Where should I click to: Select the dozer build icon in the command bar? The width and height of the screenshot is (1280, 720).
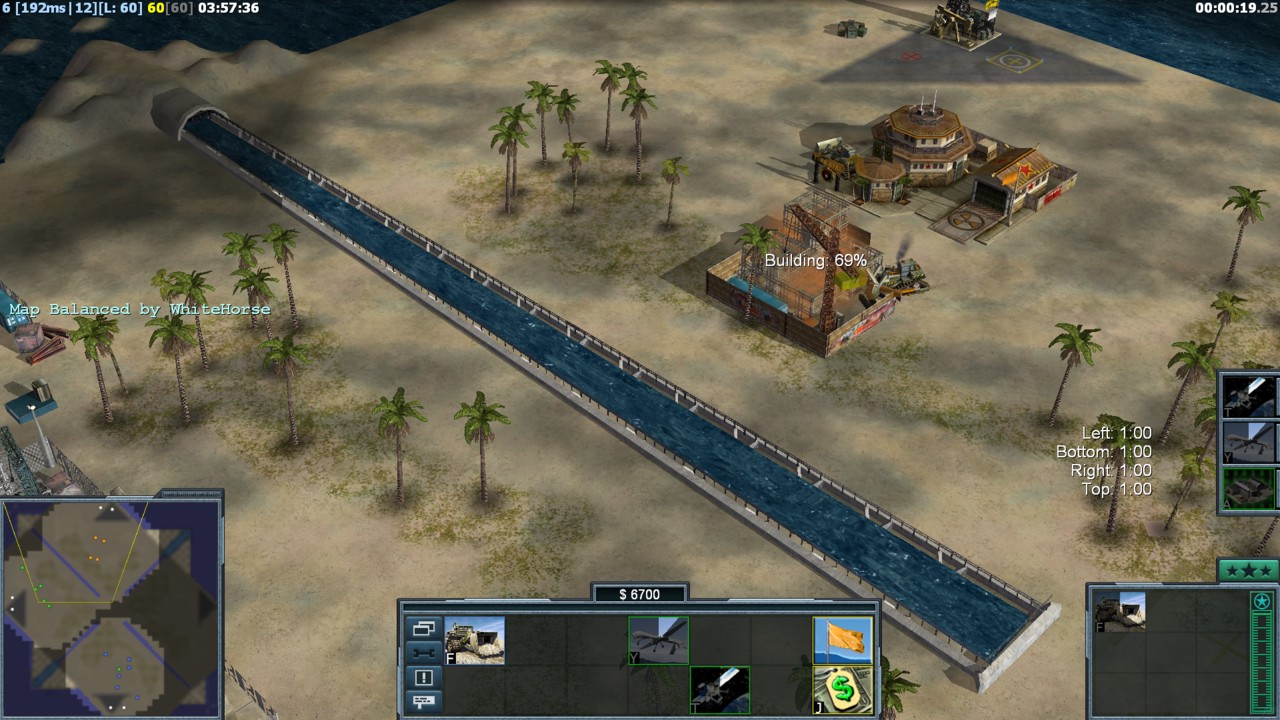[x=475, y=640]
